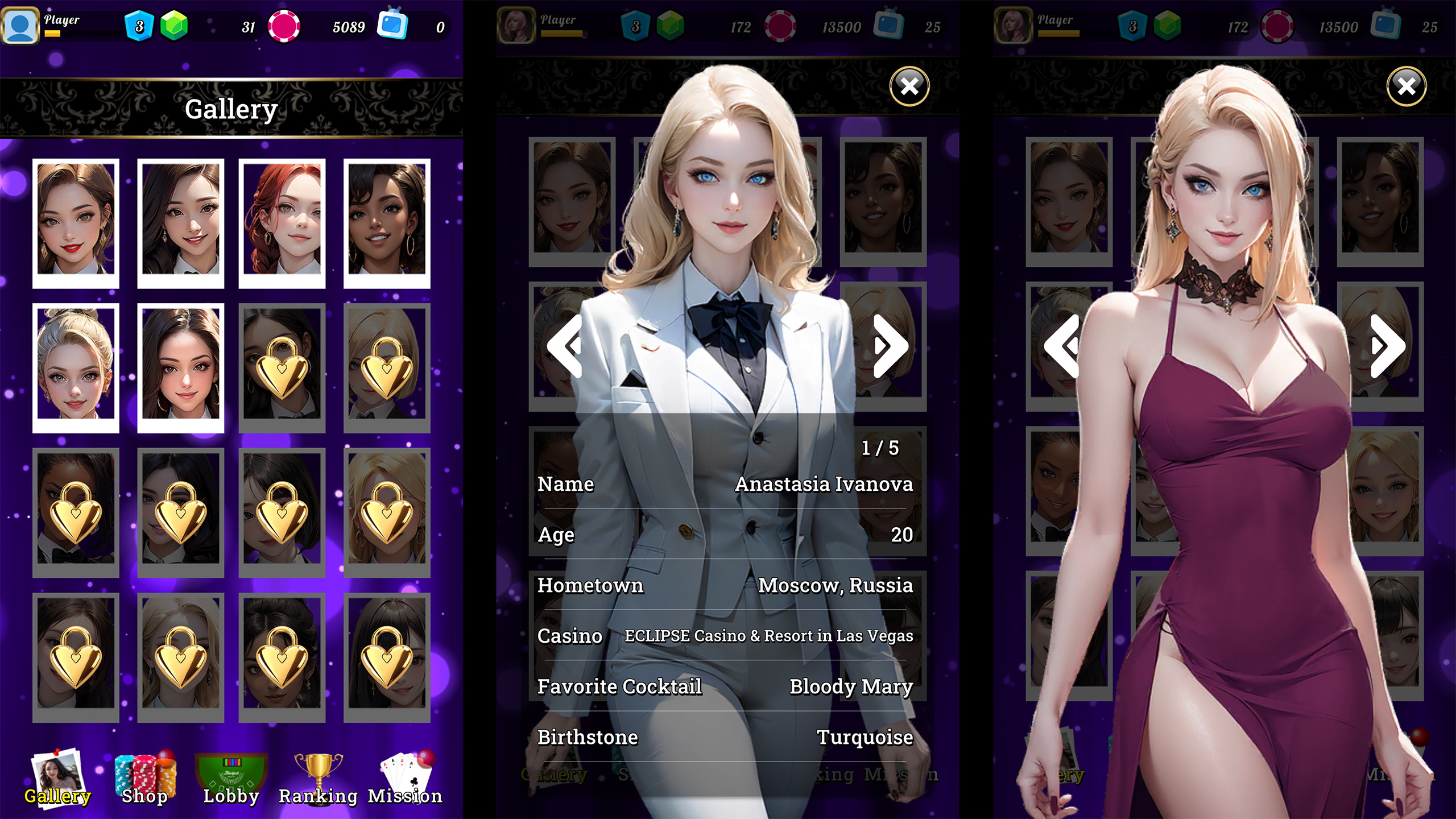The width and height of the screenshot is (1456, 819).
Task: Select the blonde updo woman's unlocked portrait
Action: click(76, 367)
